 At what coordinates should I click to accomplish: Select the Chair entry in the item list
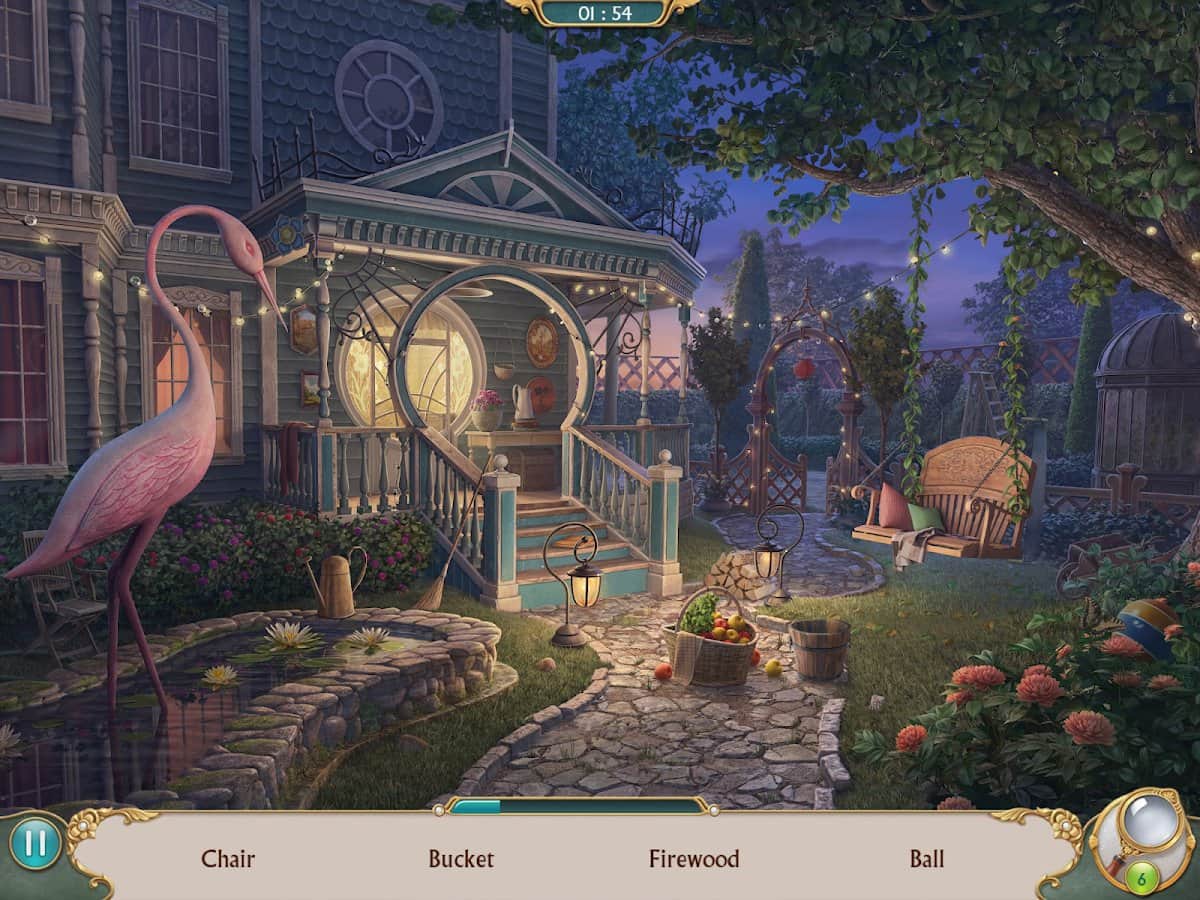point(228,858)
